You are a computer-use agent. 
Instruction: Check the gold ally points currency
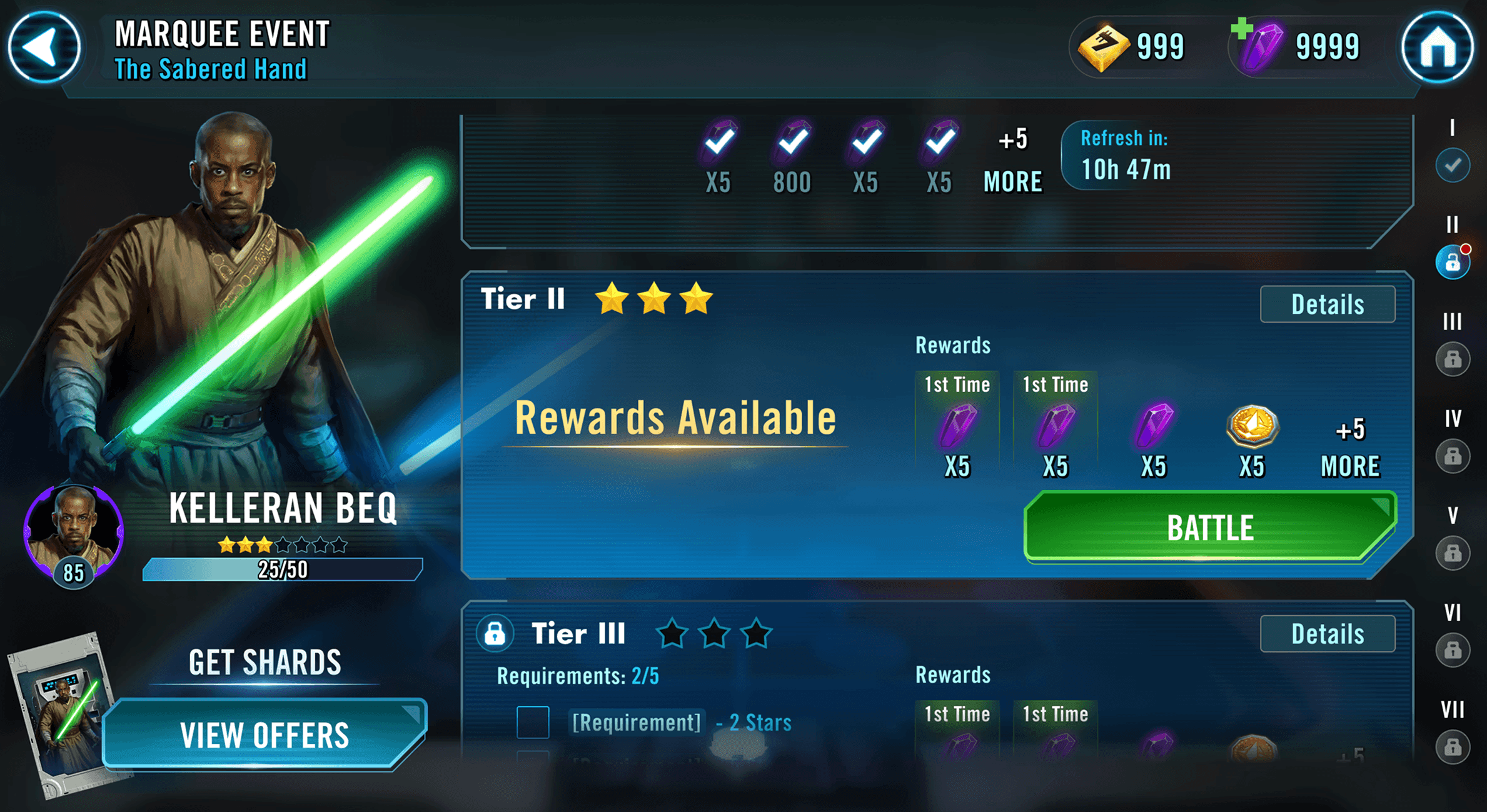coord(1131,47)
